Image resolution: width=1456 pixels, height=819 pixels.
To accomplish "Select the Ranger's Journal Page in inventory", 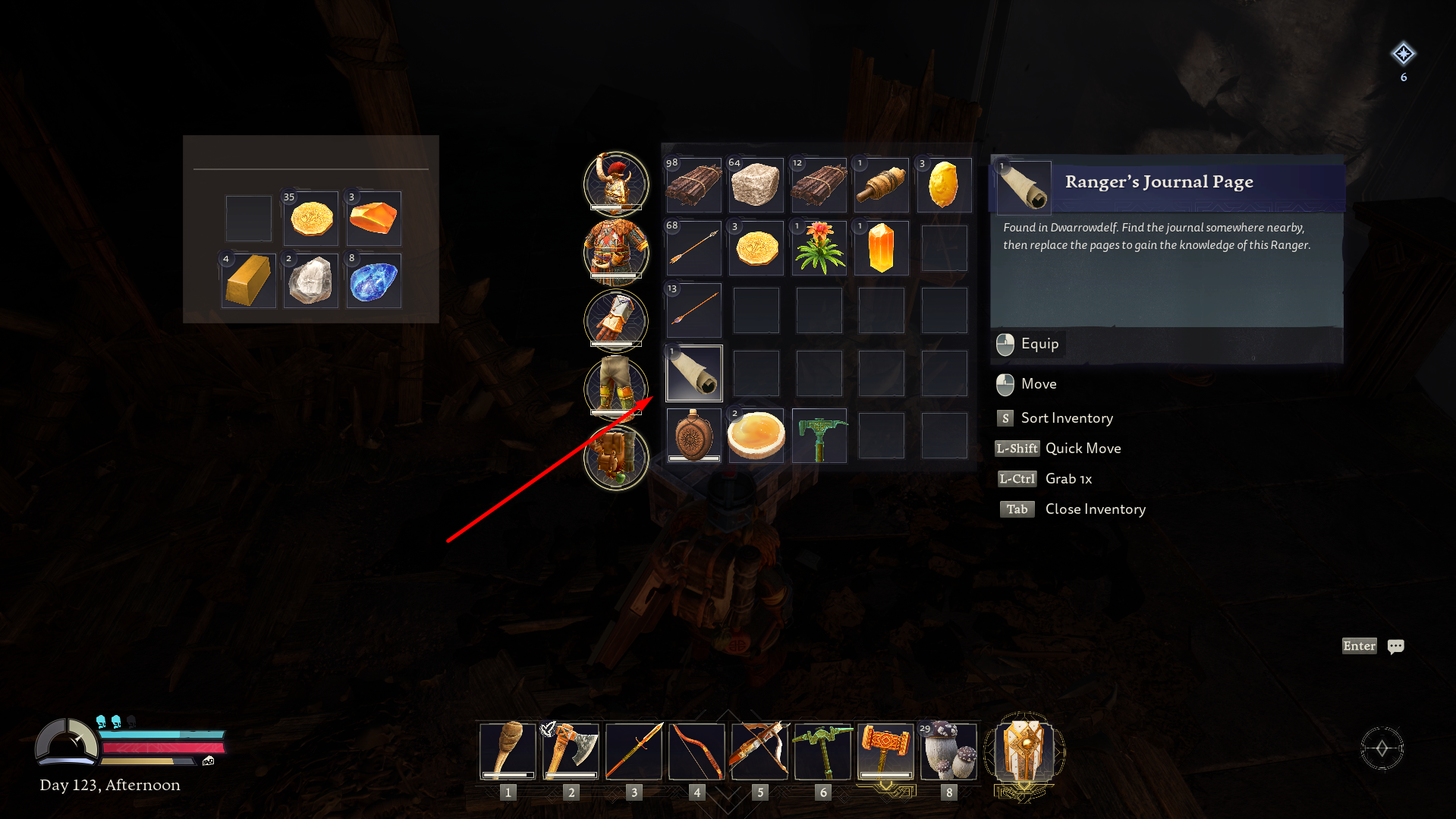I will [693, 372].
